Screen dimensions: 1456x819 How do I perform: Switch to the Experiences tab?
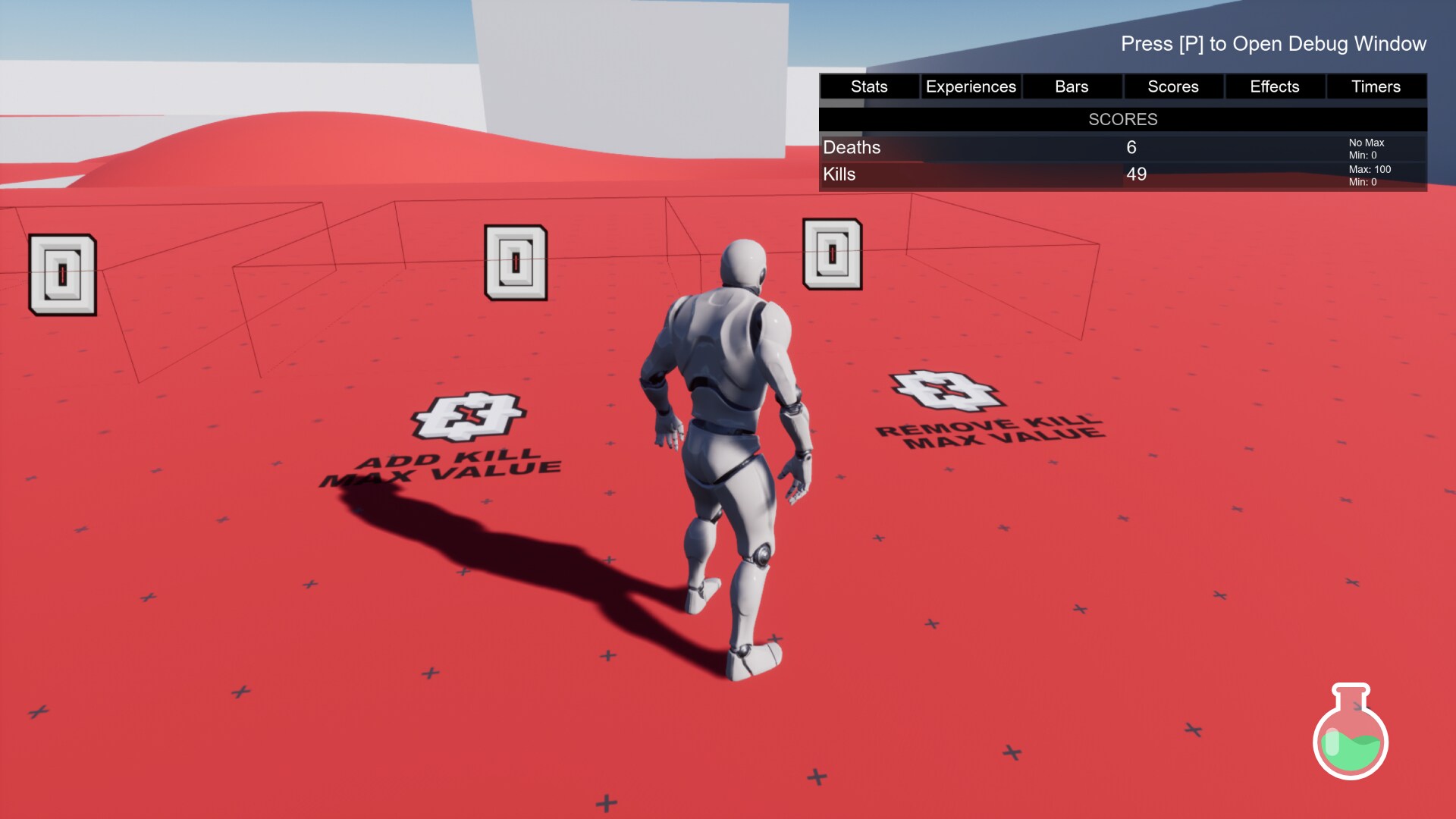970,86
